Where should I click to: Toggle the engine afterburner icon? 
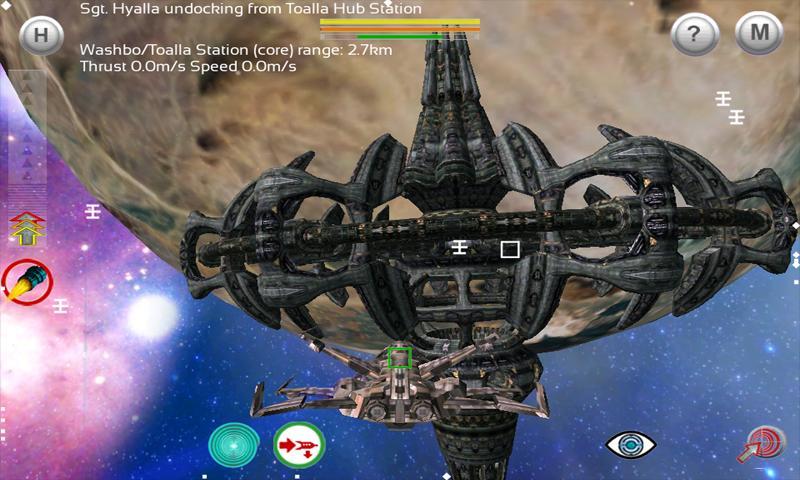click(x=26, y=281)
